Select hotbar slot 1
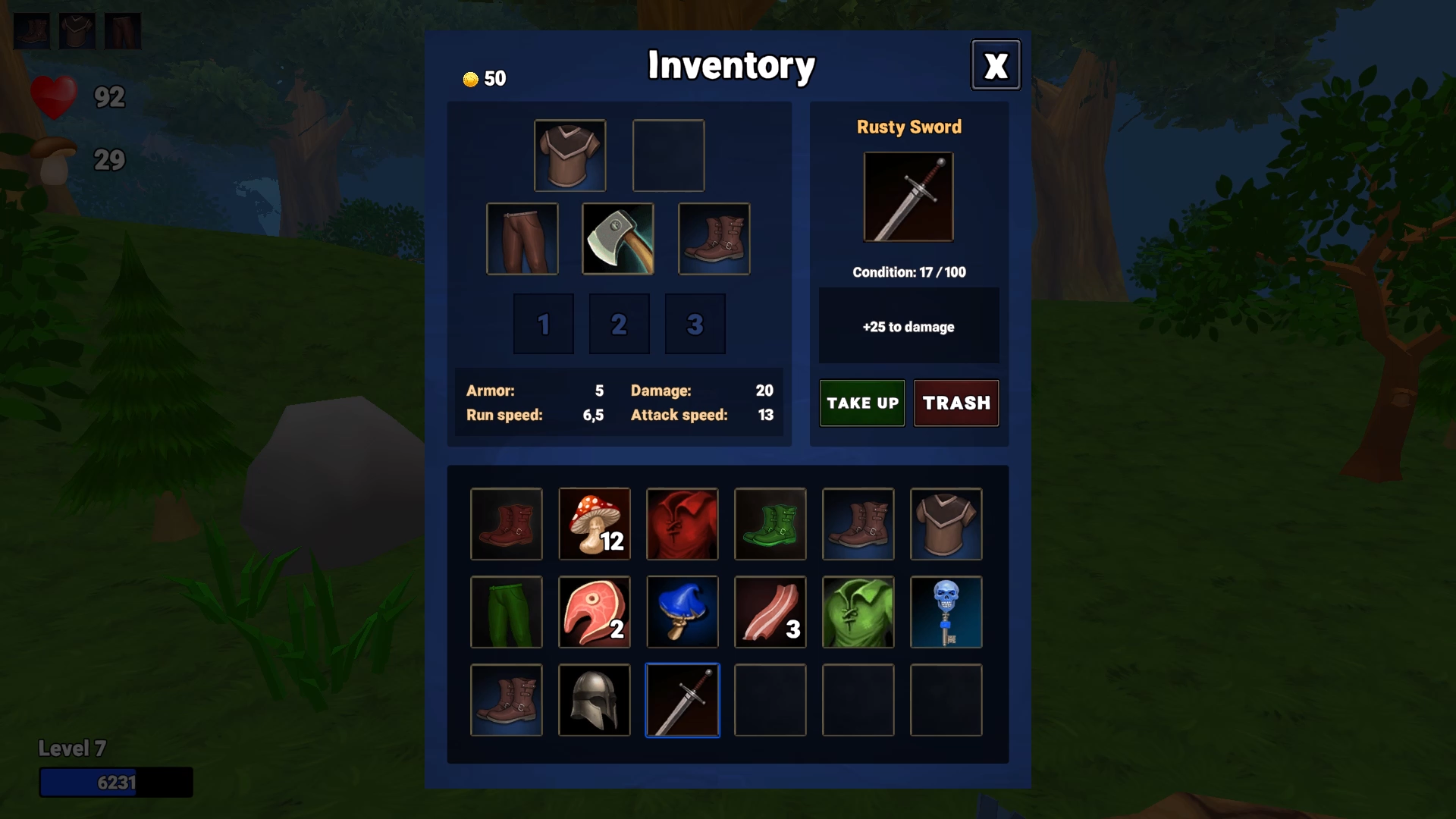 [x=543, y=324]
